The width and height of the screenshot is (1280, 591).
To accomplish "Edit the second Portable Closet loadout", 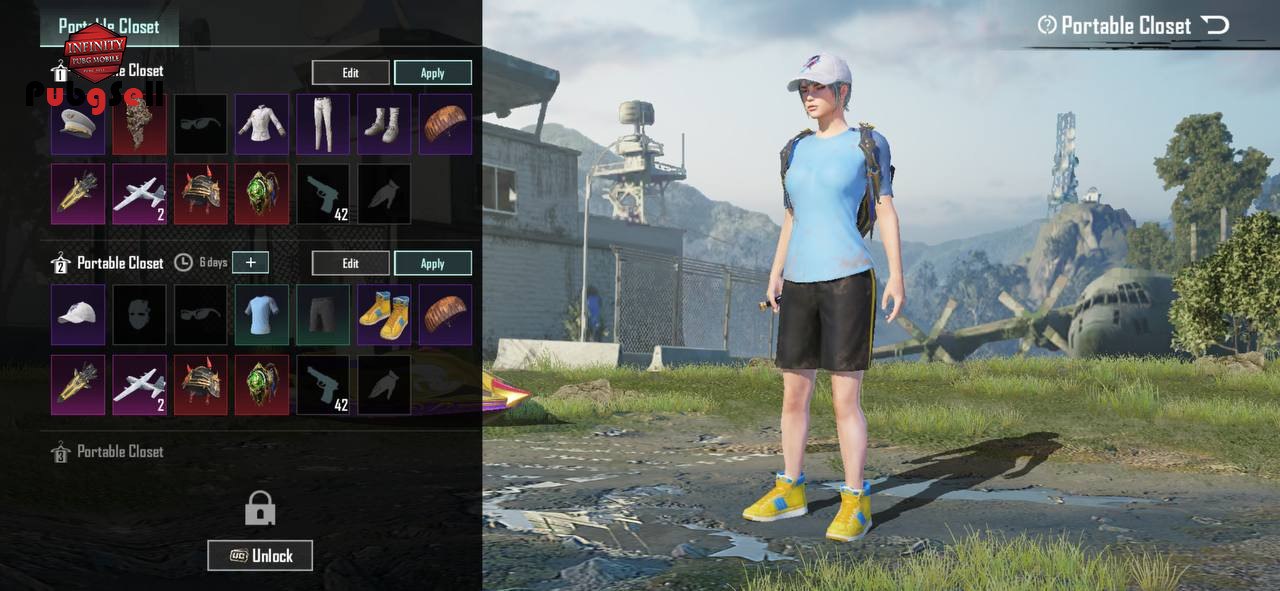I will 350,263.
